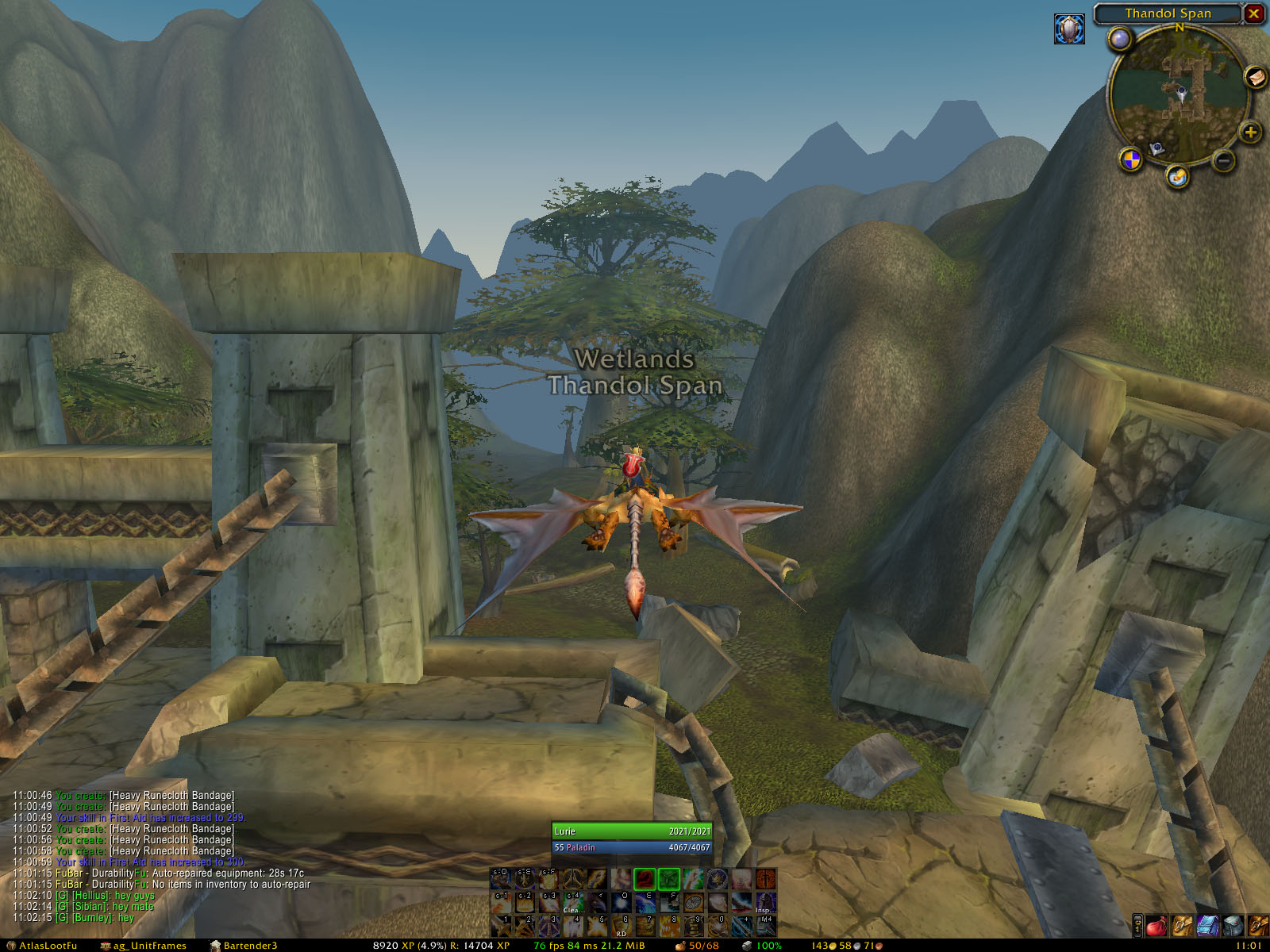The height and width of the screenshot is (952, 1270).
Task: Activate the green leaf ability with green border
Action: pos(669,879)
